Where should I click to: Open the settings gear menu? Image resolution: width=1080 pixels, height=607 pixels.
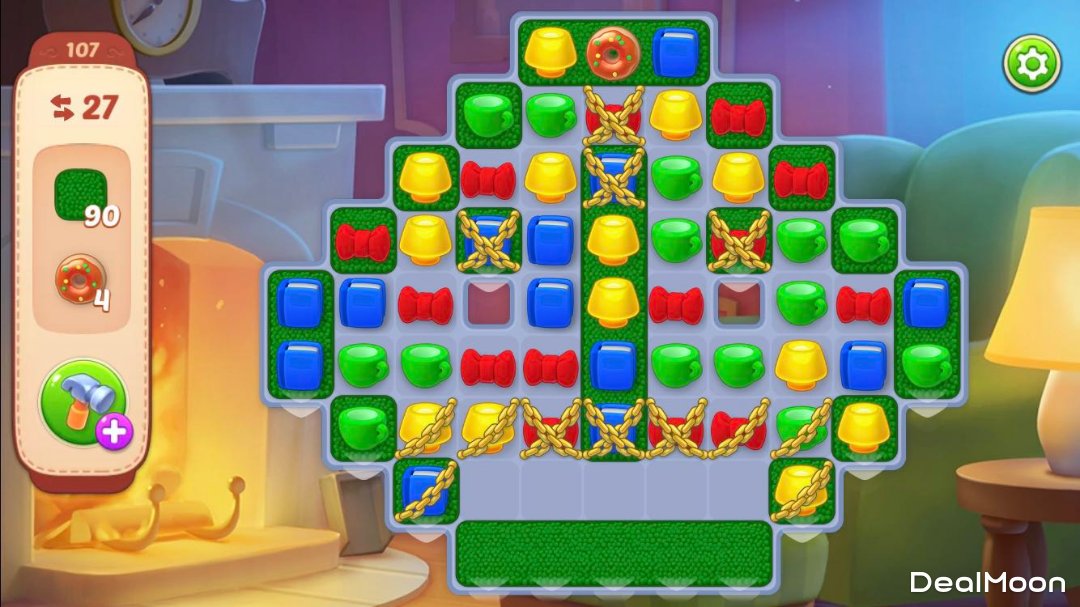coord(1031,64)
